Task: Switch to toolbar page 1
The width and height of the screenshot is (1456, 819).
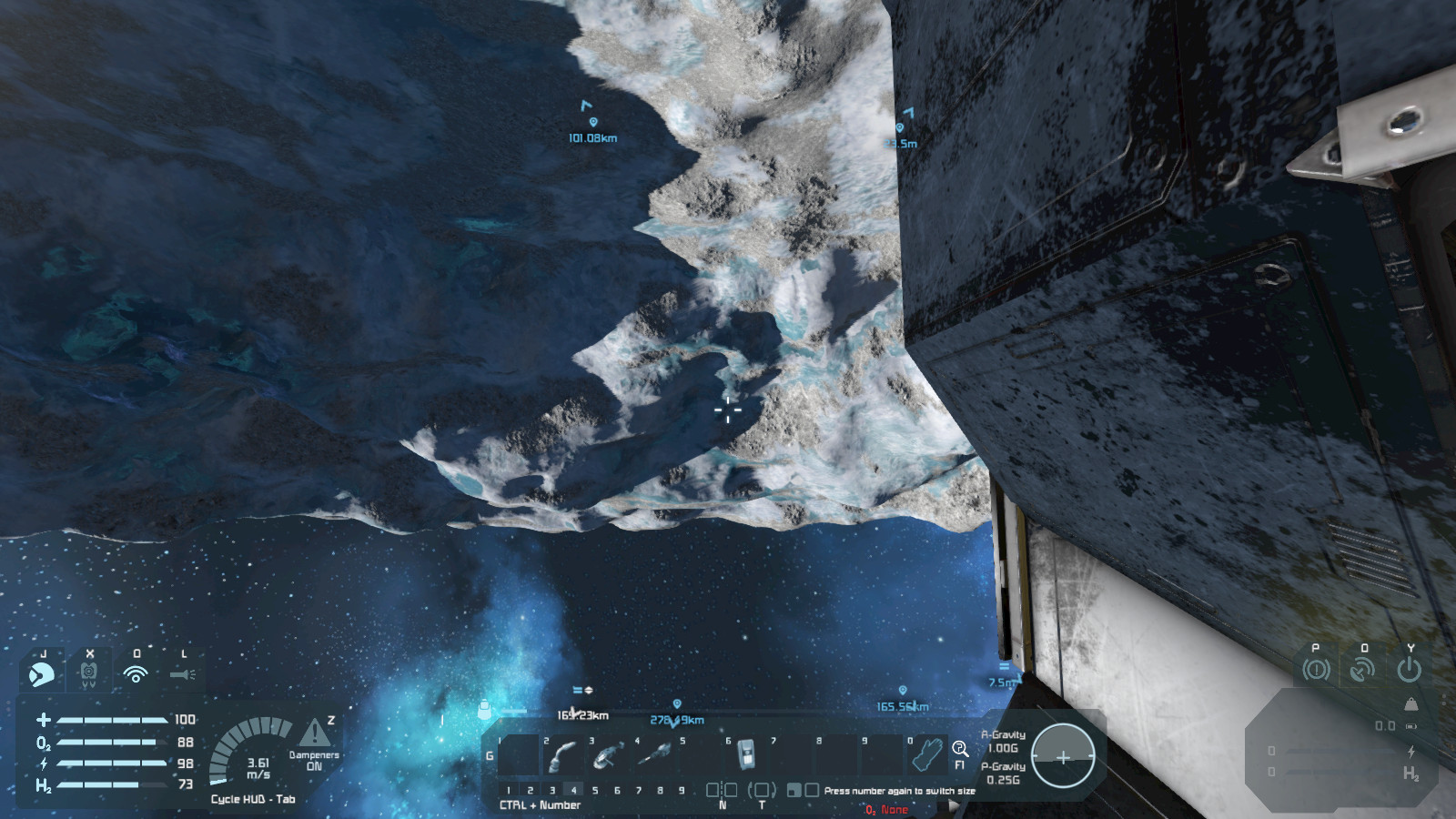Action: 509,790
